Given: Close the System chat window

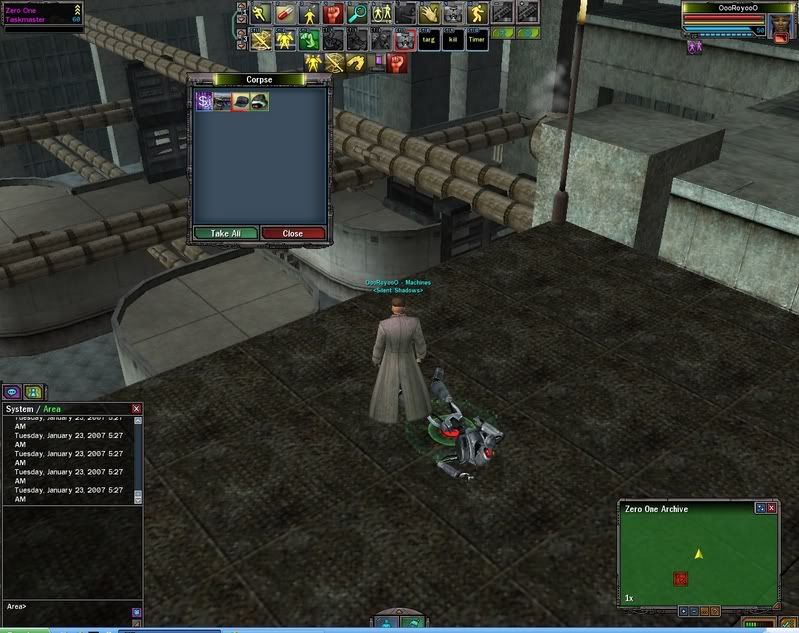Looking at the screenshot, I should (x=137, y=409).
